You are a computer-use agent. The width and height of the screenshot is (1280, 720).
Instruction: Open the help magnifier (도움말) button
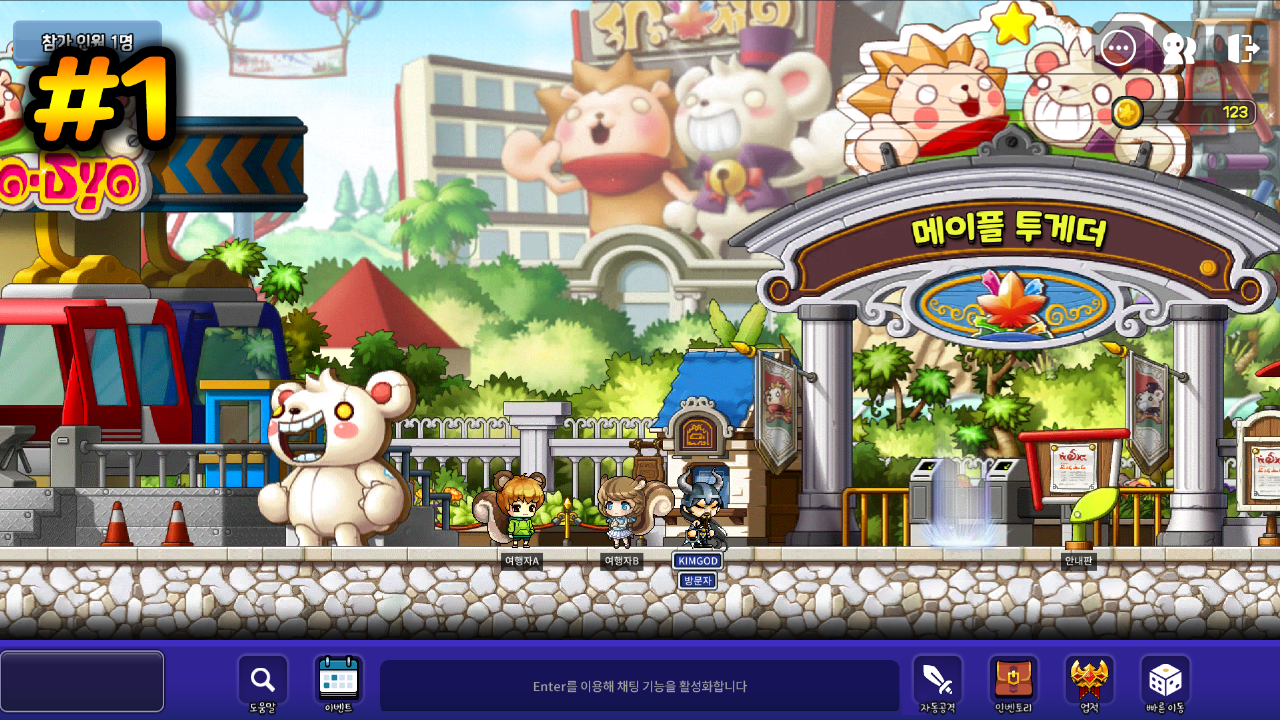[262, 681]
